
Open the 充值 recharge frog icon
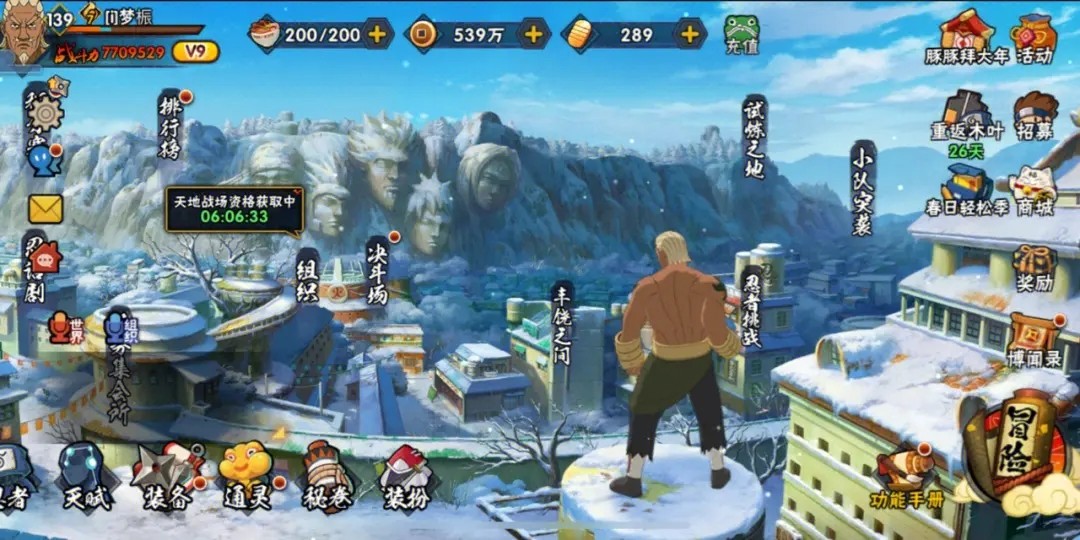click(x=741, y=34)
